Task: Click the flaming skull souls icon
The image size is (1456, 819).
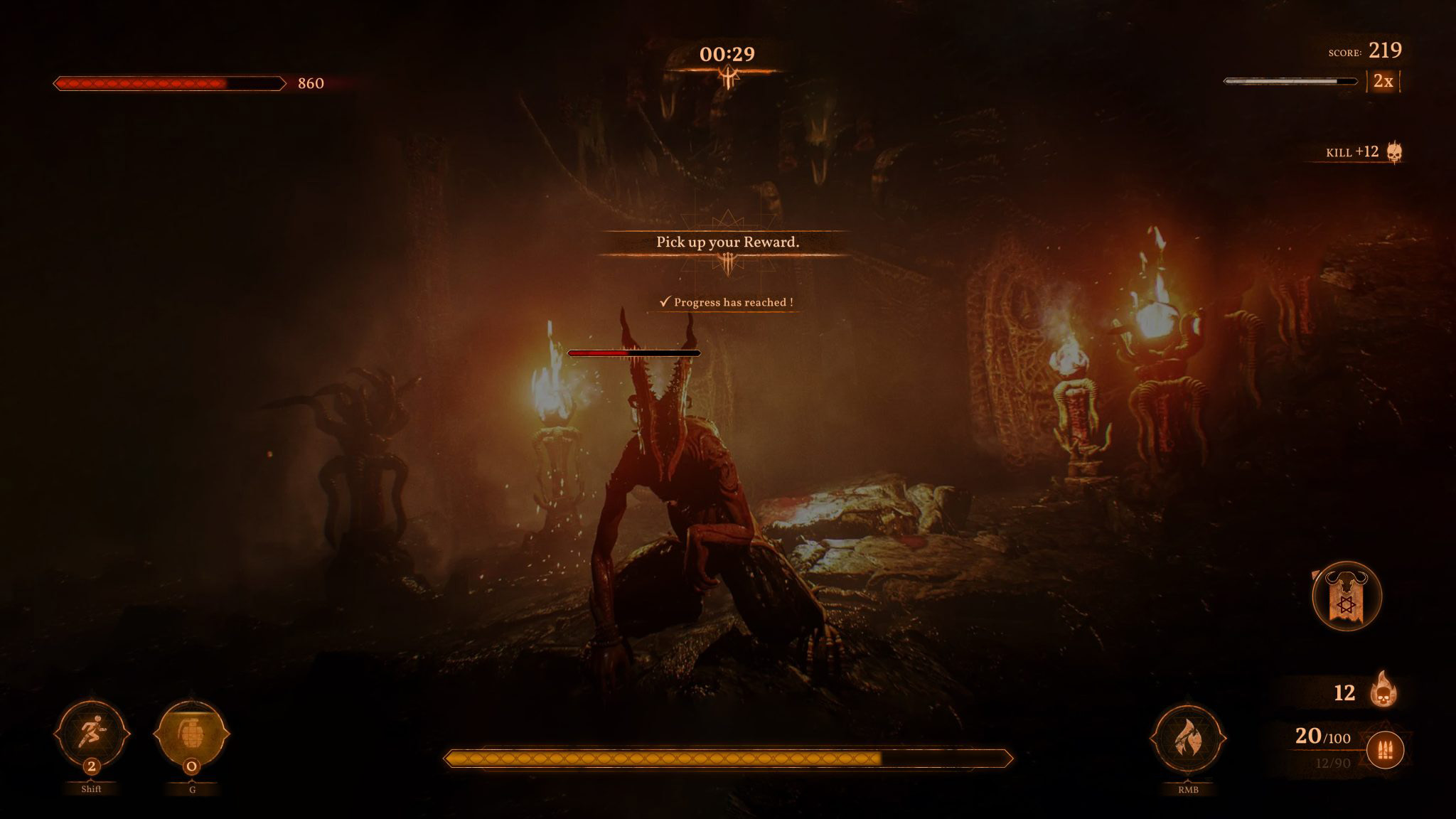Action: coord(1383,690)
